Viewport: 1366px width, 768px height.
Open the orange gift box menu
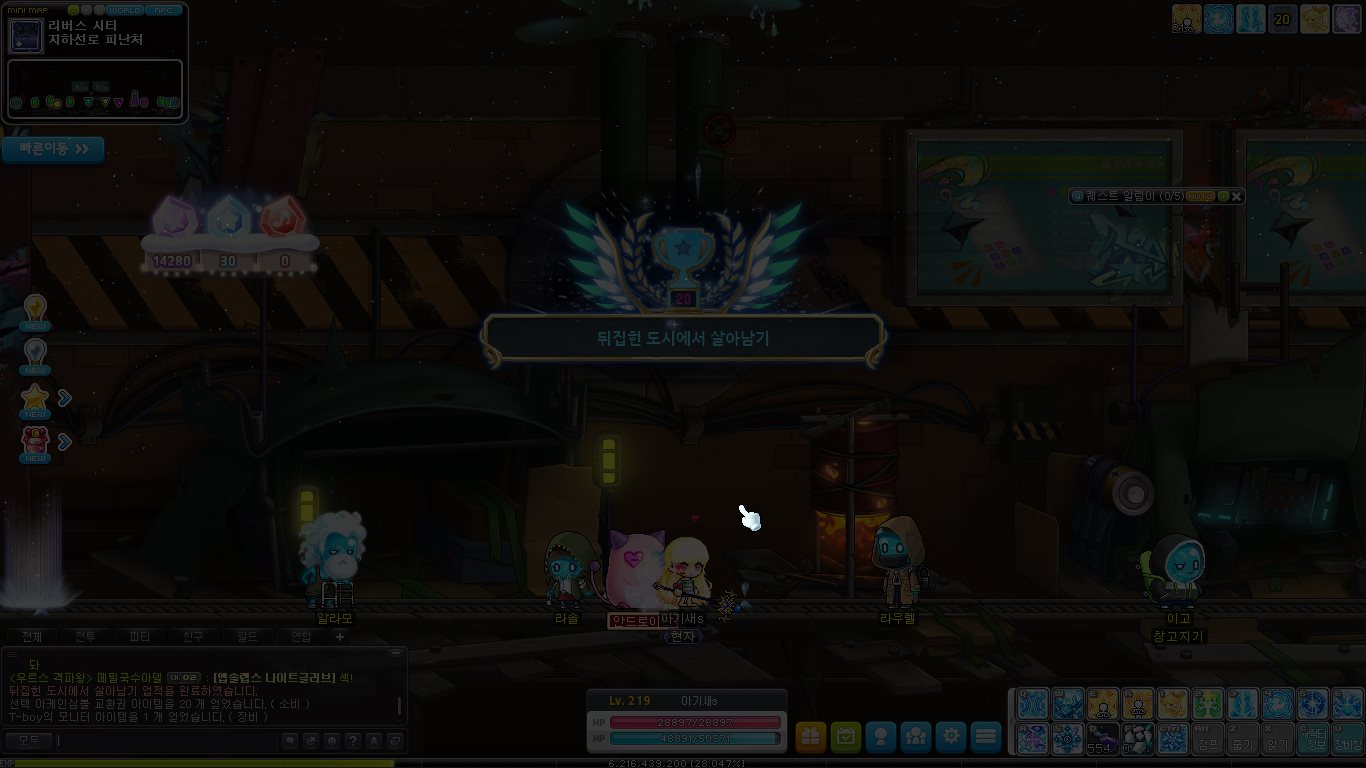click(811, 737)
